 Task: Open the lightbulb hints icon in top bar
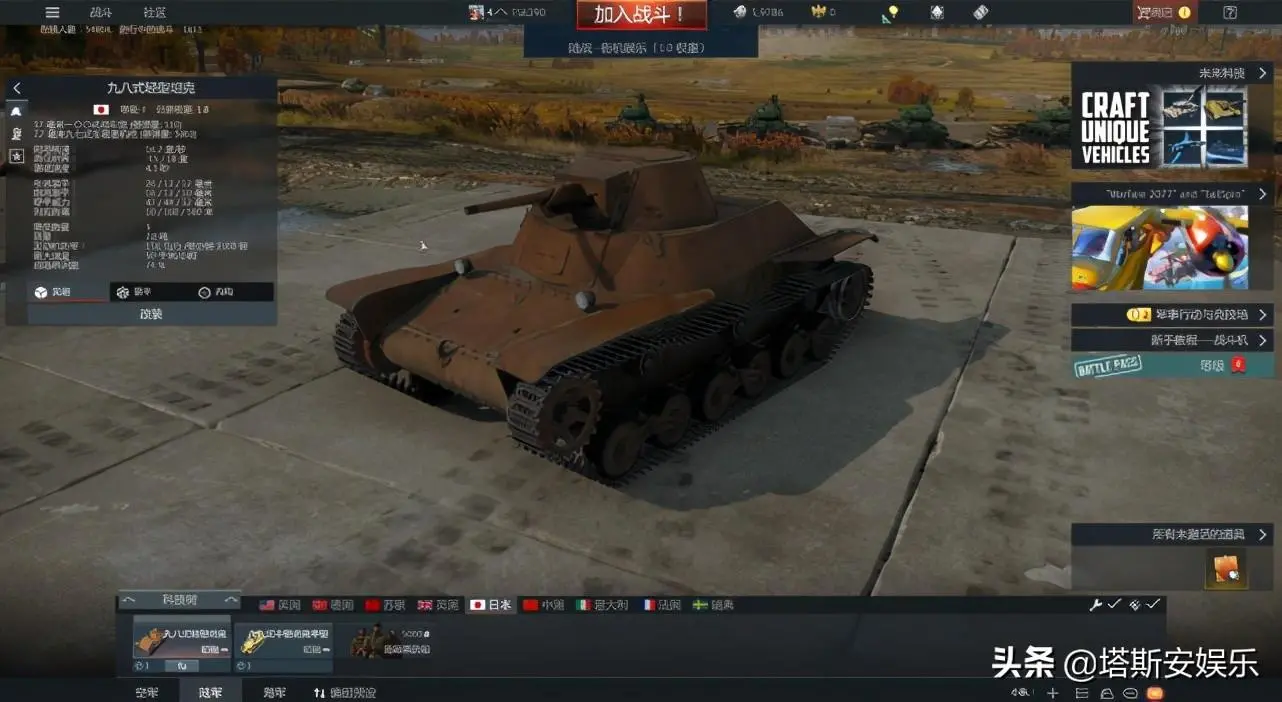[891, 12]
